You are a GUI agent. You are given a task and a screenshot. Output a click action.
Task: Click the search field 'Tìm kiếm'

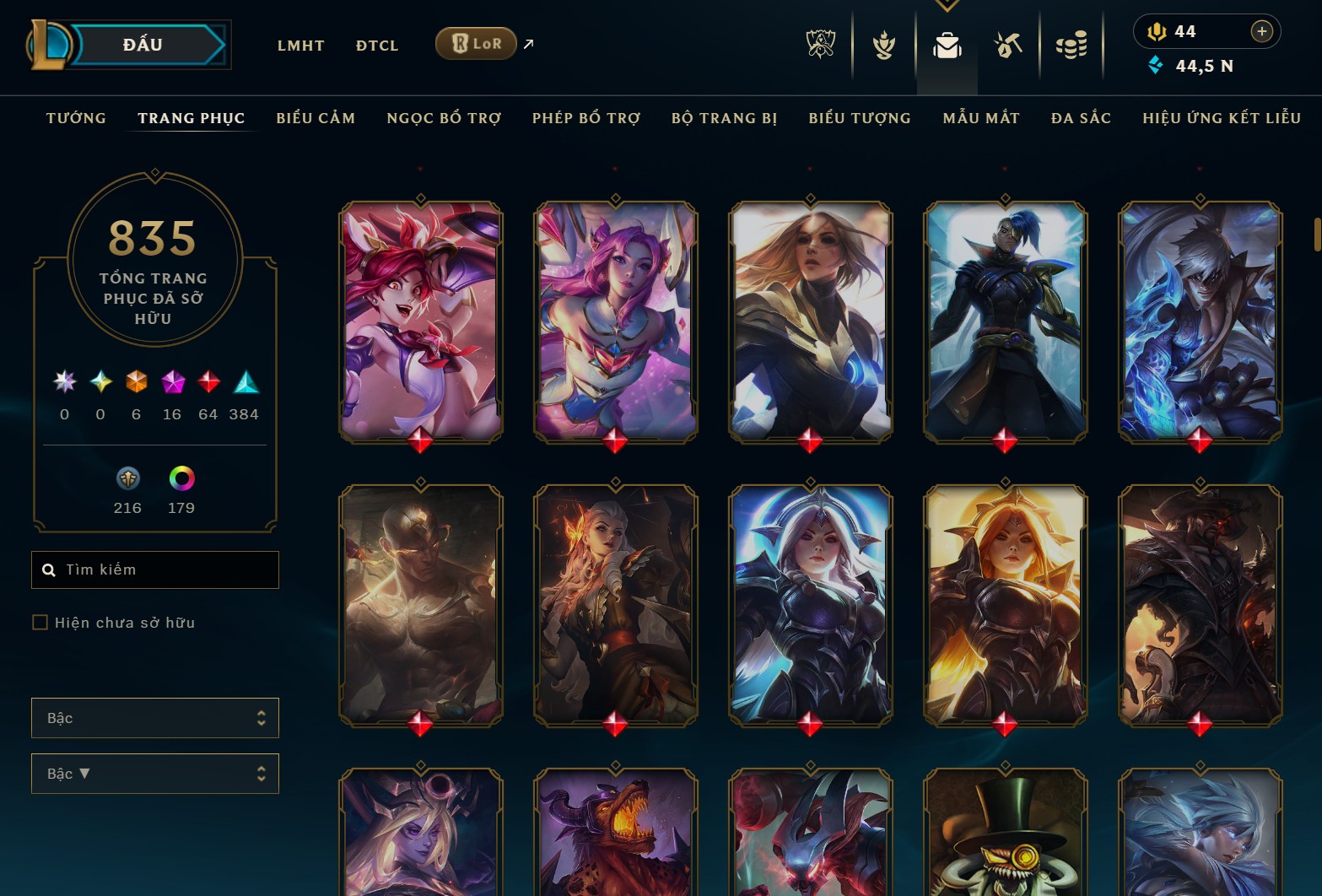tap(154, 569)
